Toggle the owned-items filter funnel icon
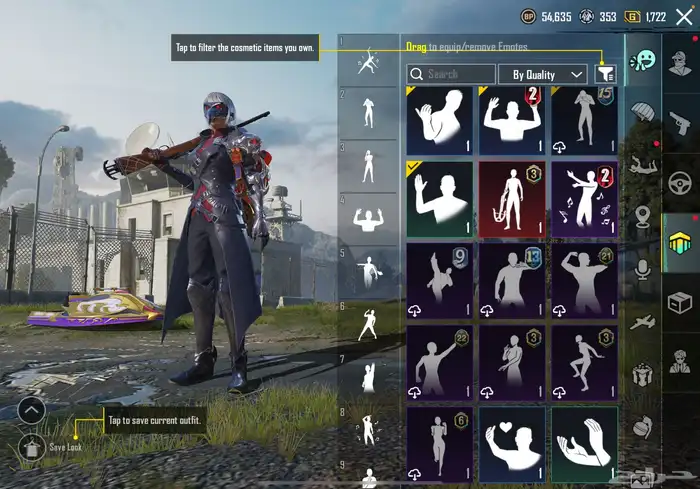700x489 pixels. (x=604, y=74)
